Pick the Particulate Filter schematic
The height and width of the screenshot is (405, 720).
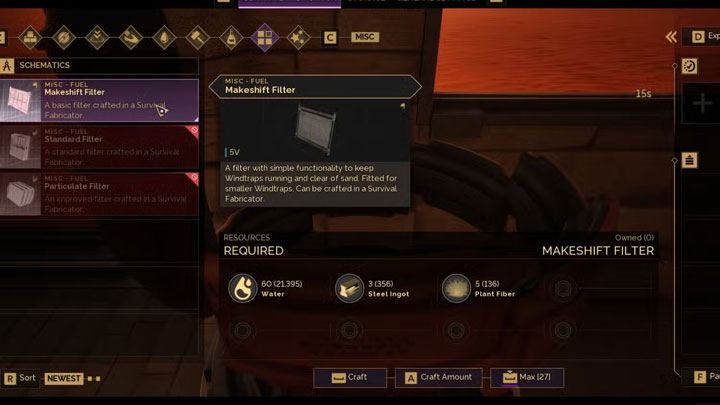coord(100,192)
